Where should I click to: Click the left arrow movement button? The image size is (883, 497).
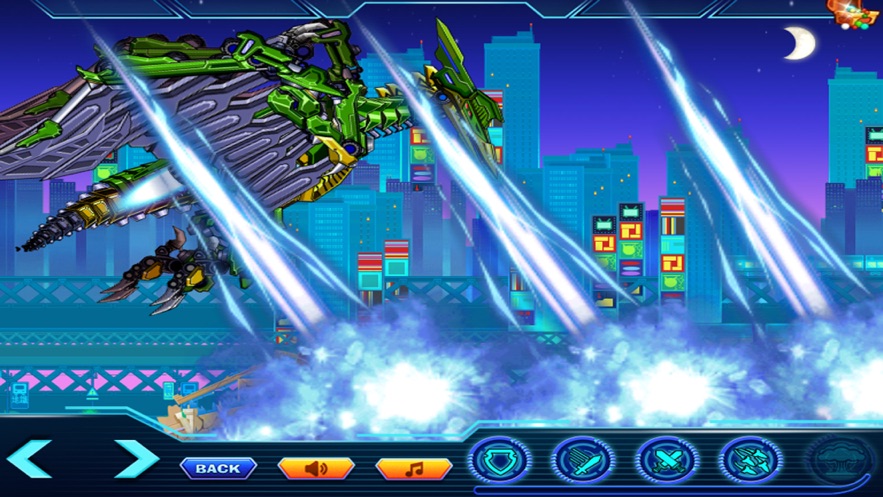click(x=29, y=459)
